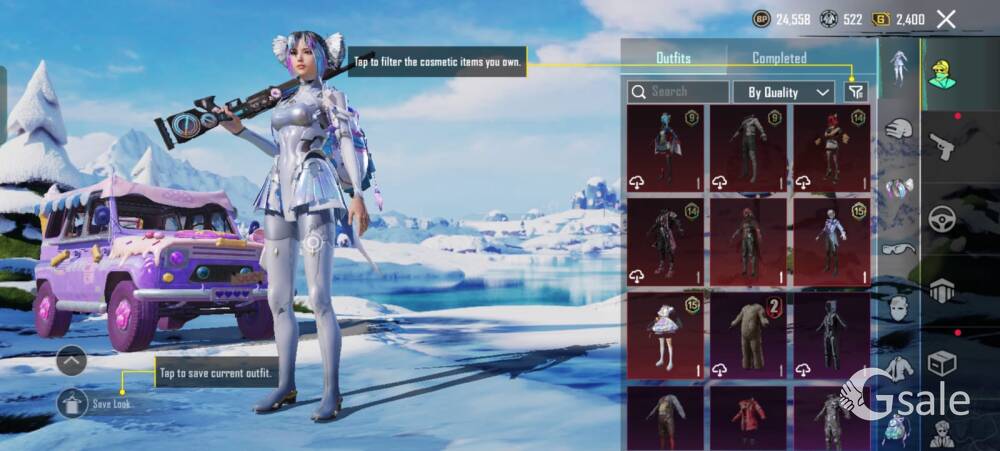Switch to the Outfits tab
The image size is (1000, 451).
pyautogui.click(x=673, y=58)
